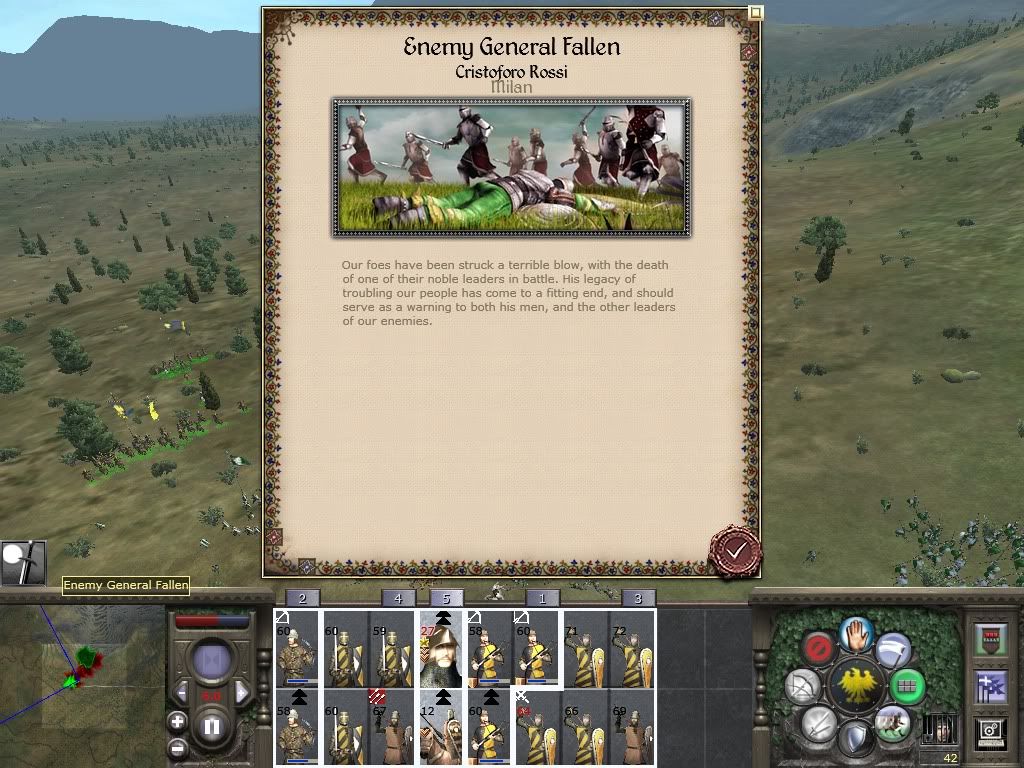Open the prisoners panel behind bars icon
This screenshot has height=768, width=1024.
click(938, 728)
